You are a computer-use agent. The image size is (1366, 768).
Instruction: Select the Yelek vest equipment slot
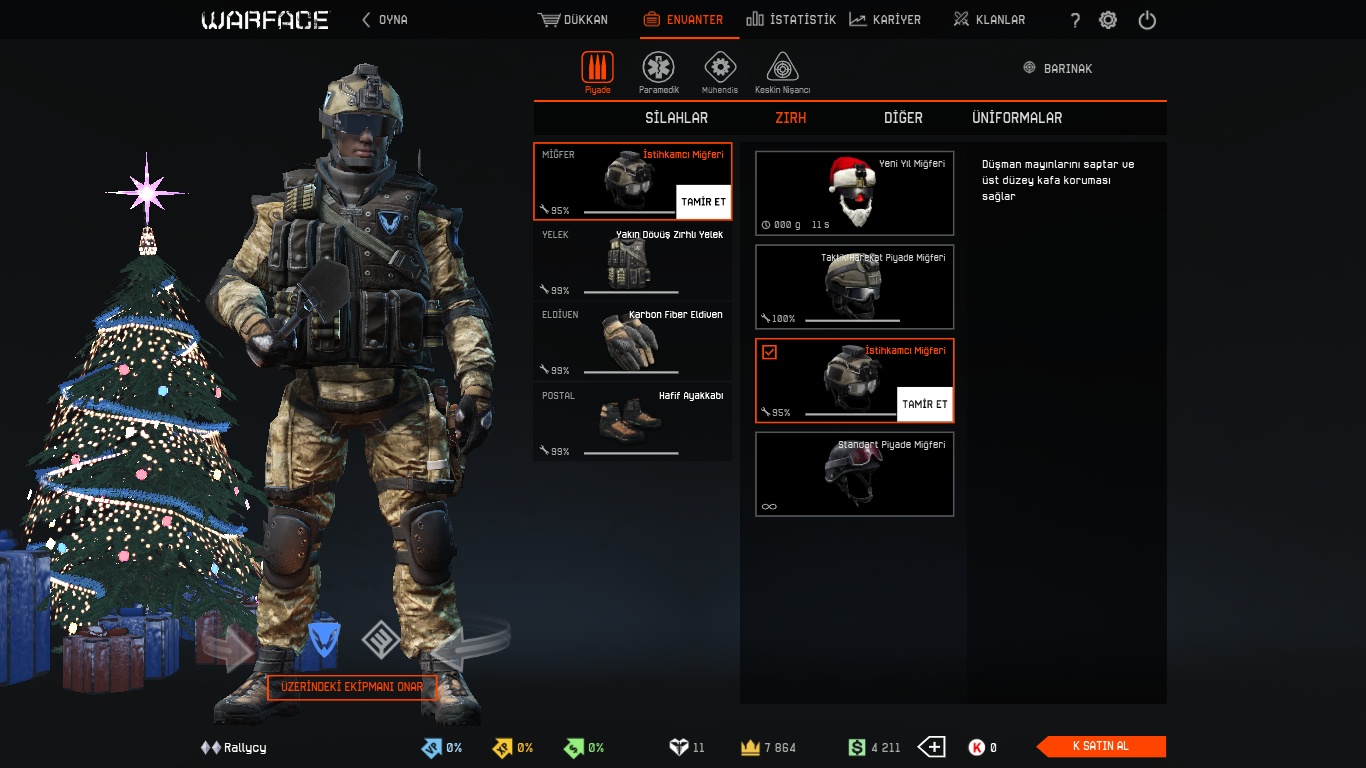click(632, 261)
